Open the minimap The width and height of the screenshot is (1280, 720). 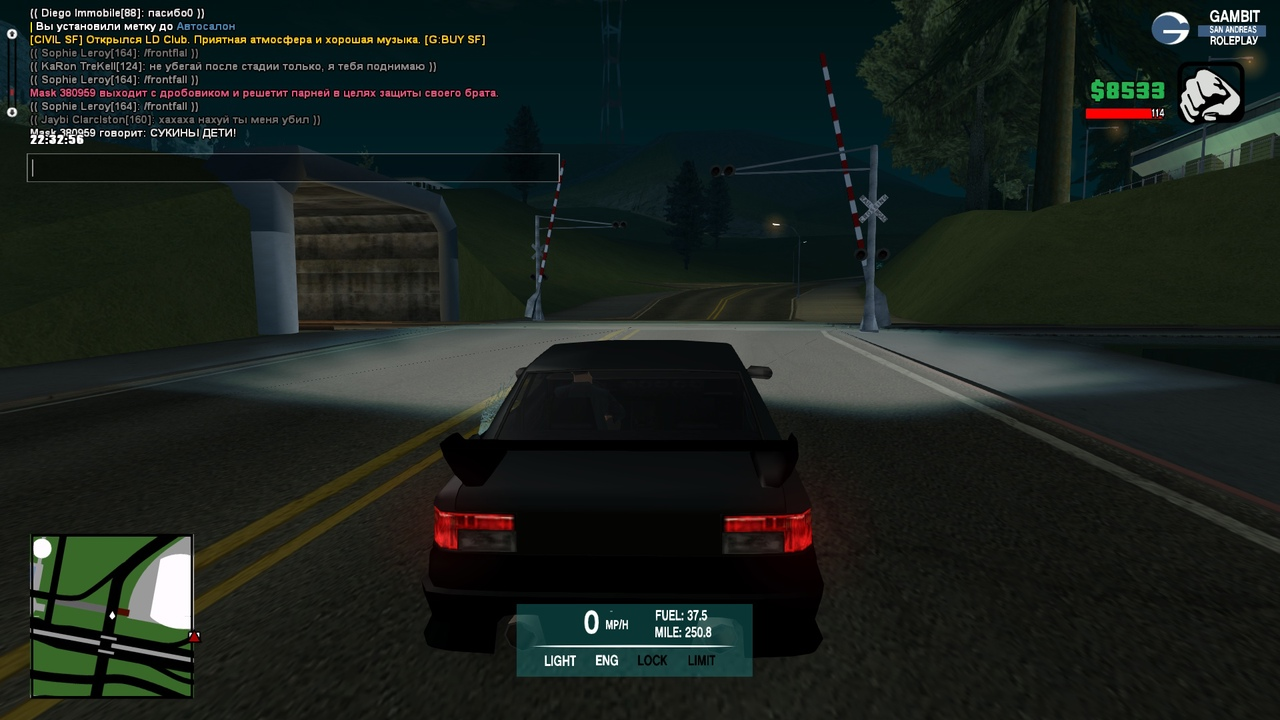click(x=111, y=616)
